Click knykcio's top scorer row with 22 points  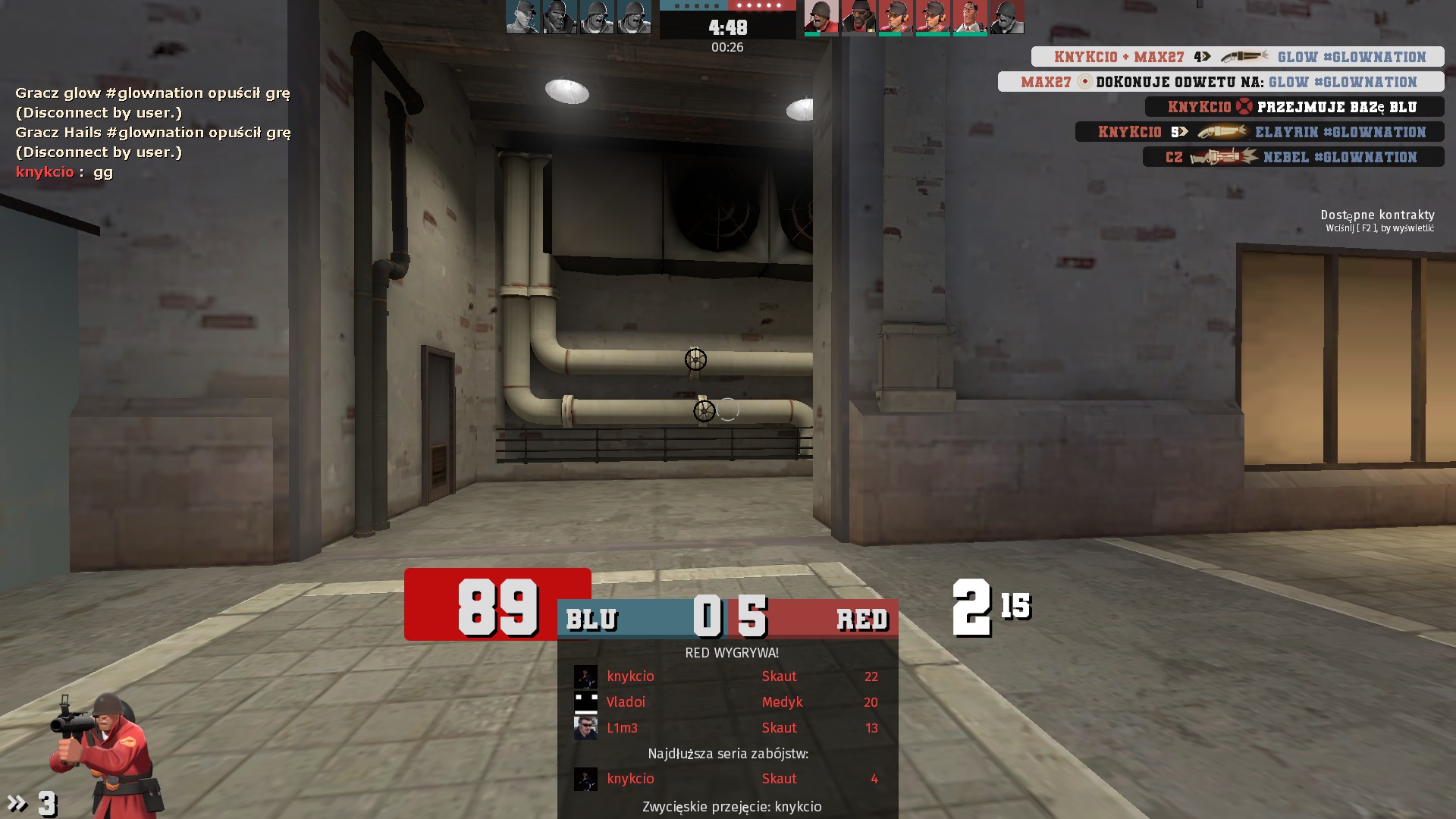[x=728, y=676]
